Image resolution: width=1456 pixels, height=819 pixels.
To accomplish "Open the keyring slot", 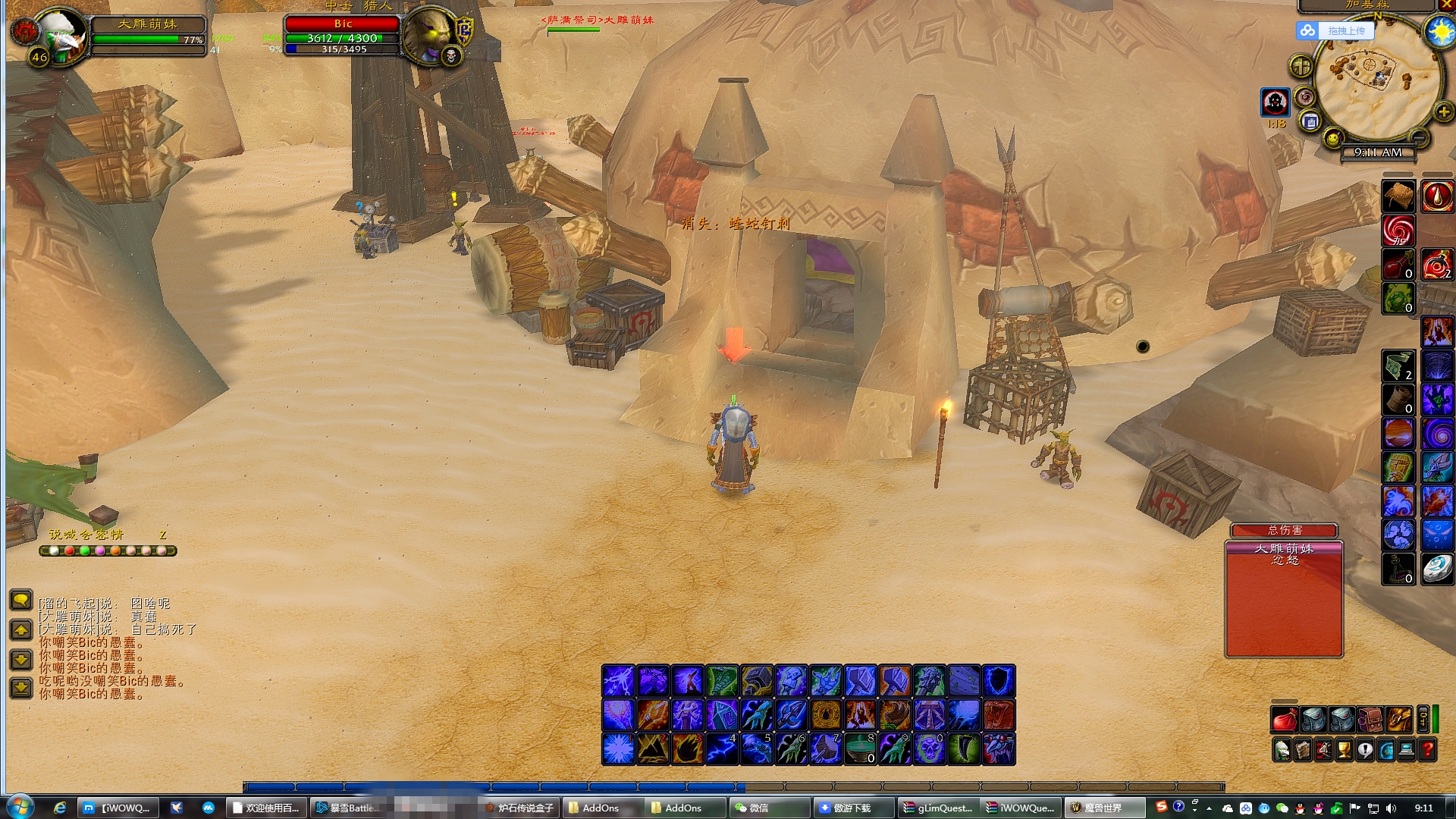I will point(1423,719).
